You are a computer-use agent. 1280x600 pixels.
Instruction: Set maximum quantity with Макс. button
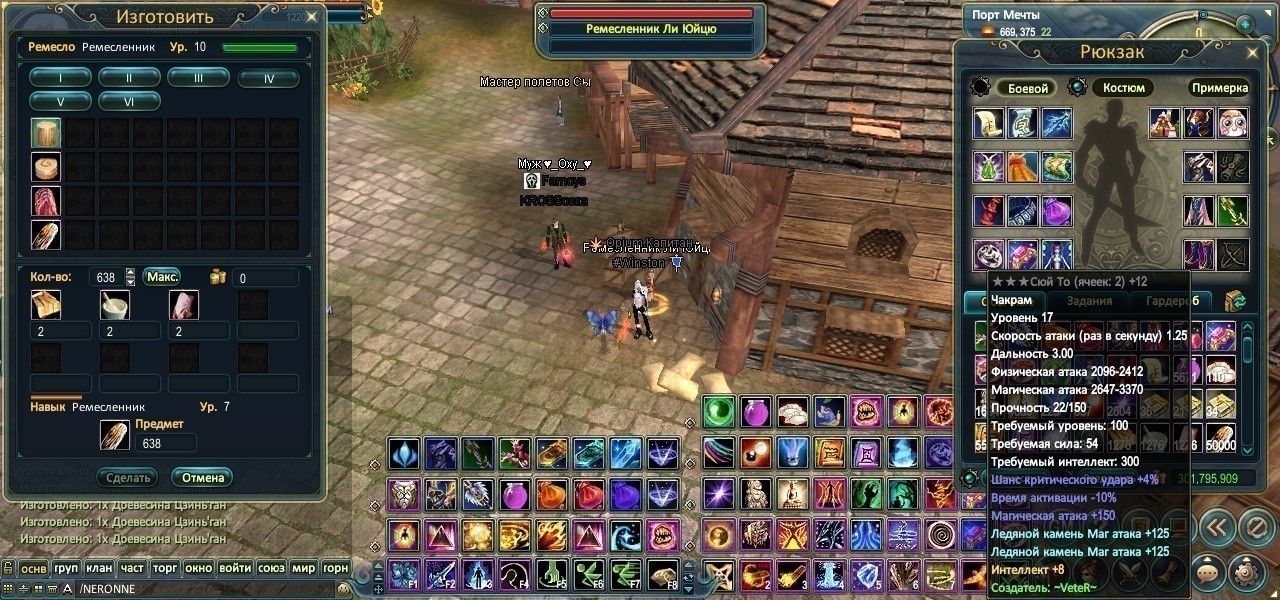162,277
